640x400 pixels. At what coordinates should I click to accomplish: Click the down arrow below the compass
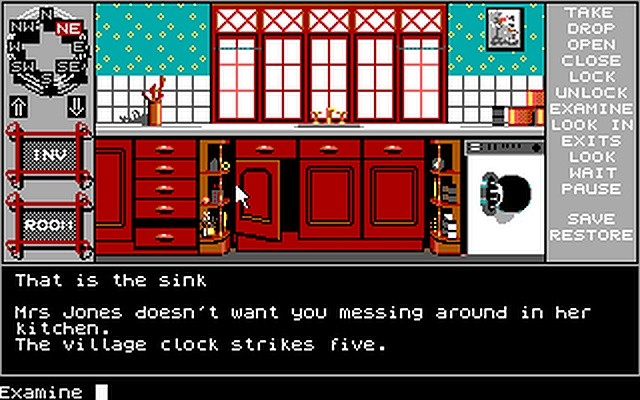point(76,106)
